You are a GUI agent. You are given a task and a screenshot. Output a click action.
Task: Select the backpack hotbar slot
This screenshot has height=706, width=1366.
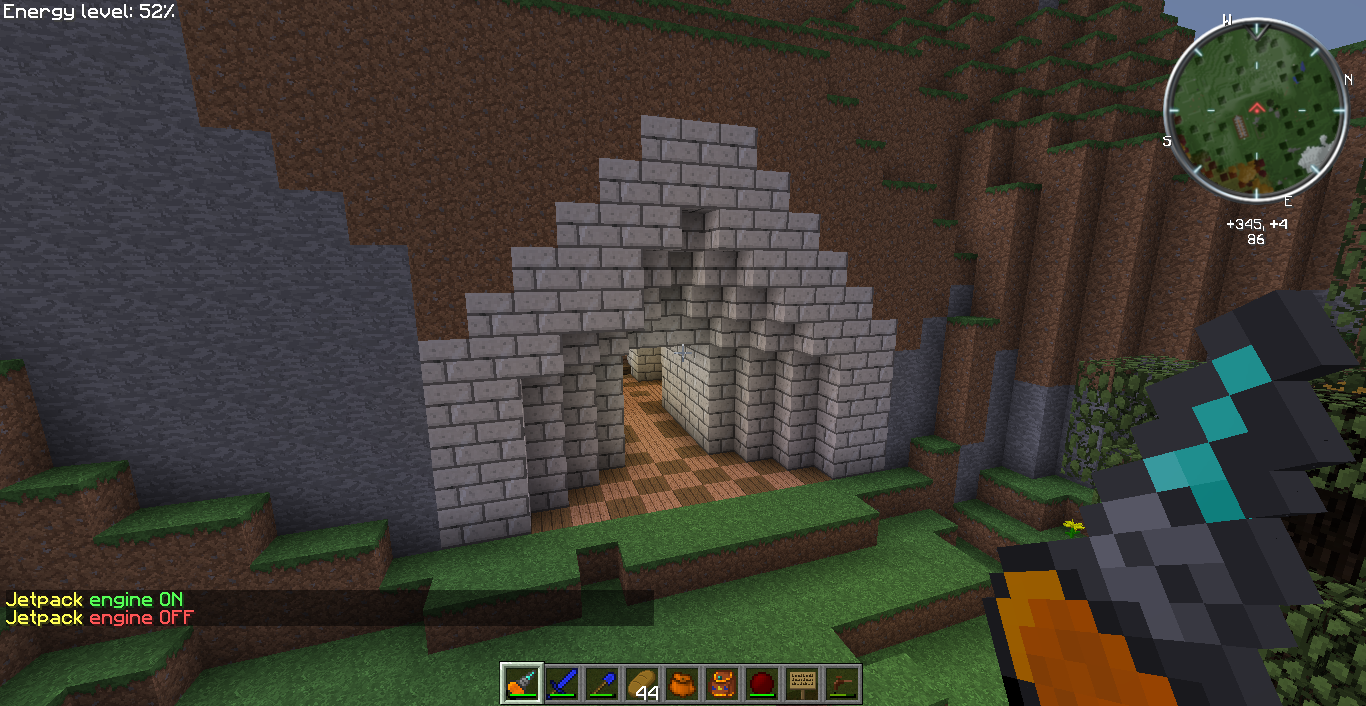(x=723, y=684)
